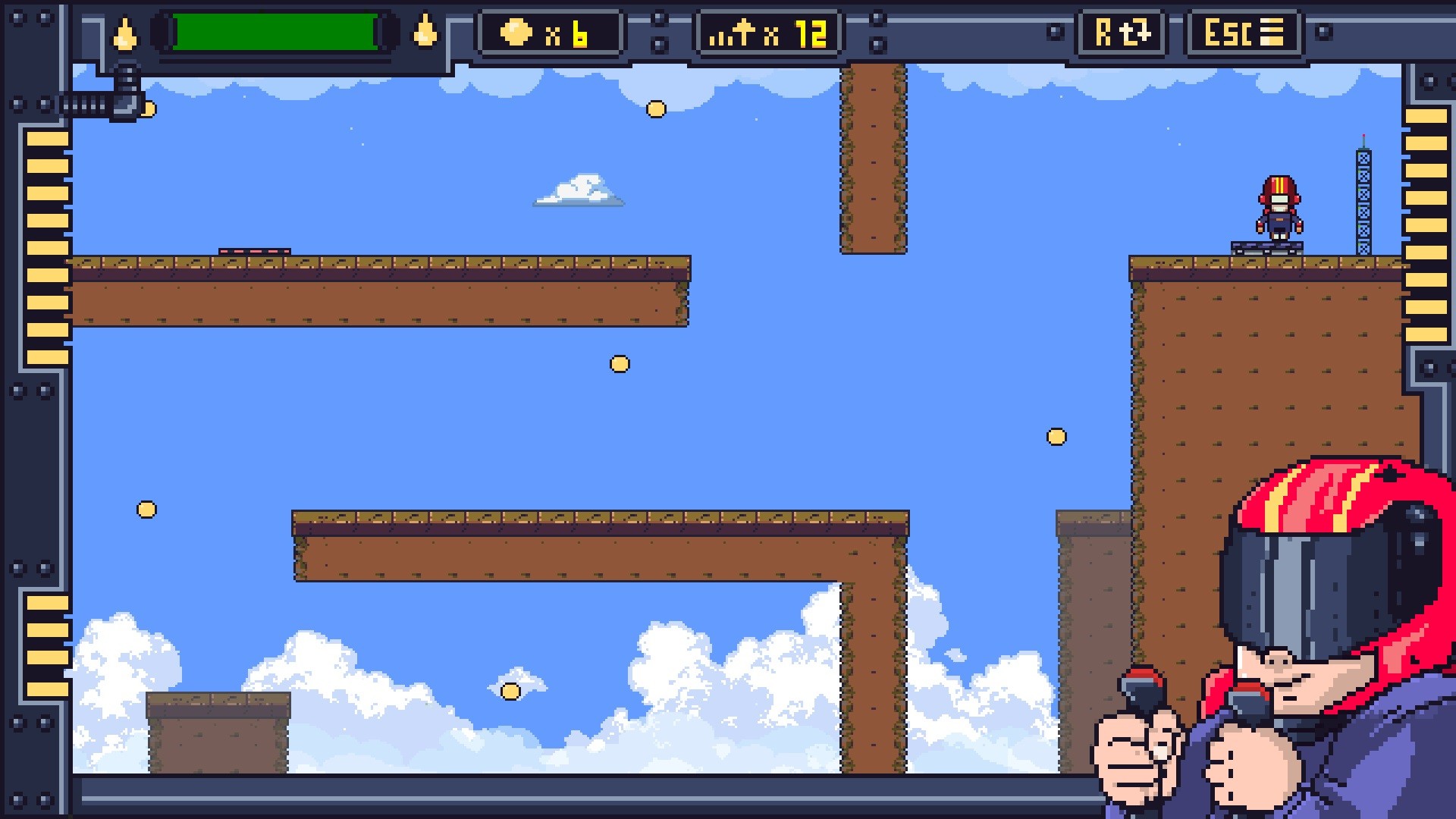The width and height of the screenshot is (1456, 819).
Task: Collect the coin near the top of the screen
Action: click(x=655, y=110)
